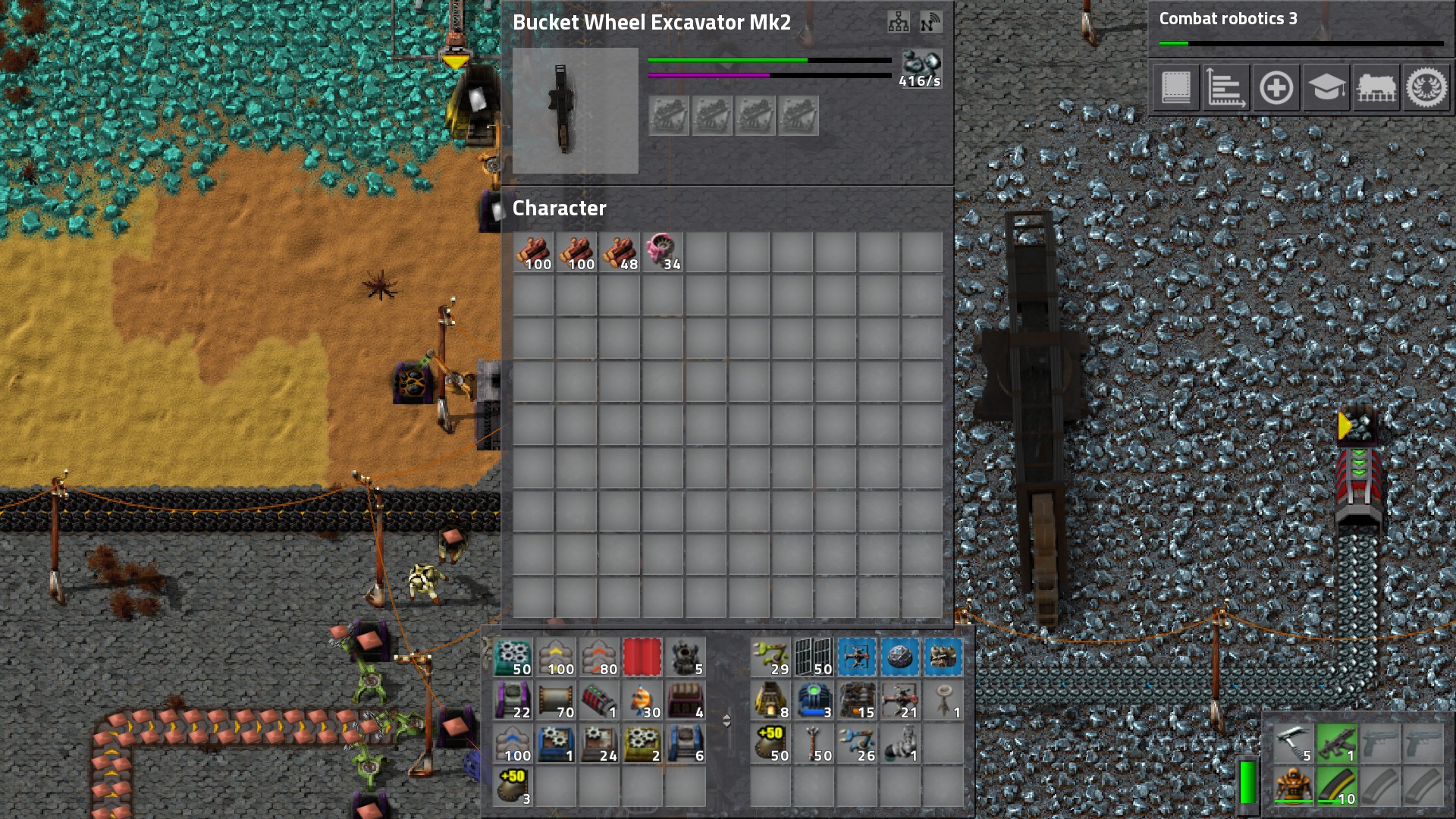Screen dimensions: 1456x819
Task: Pick the stone furnace hotbar slot
Action: tap(771, 701)
